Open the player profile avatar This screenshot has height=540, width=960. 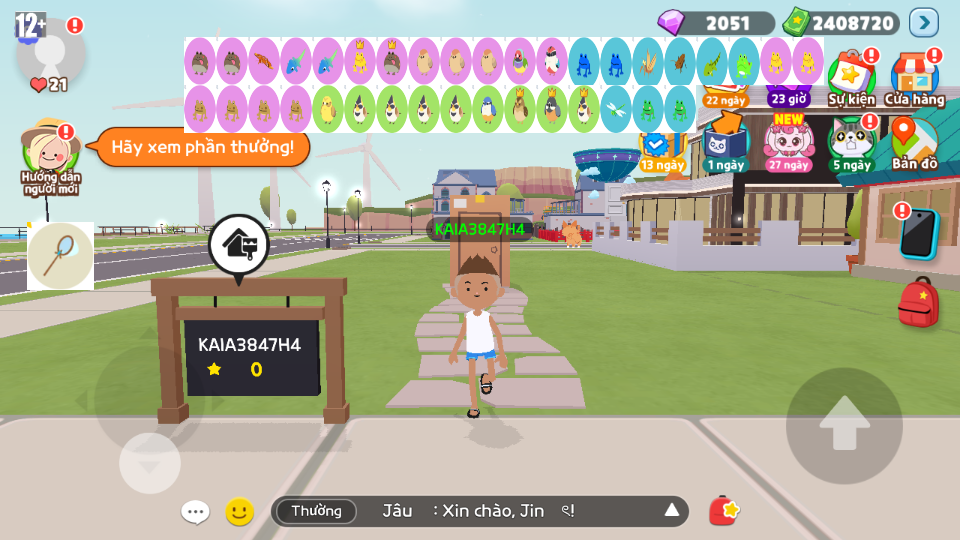click(x=50, y=50)
